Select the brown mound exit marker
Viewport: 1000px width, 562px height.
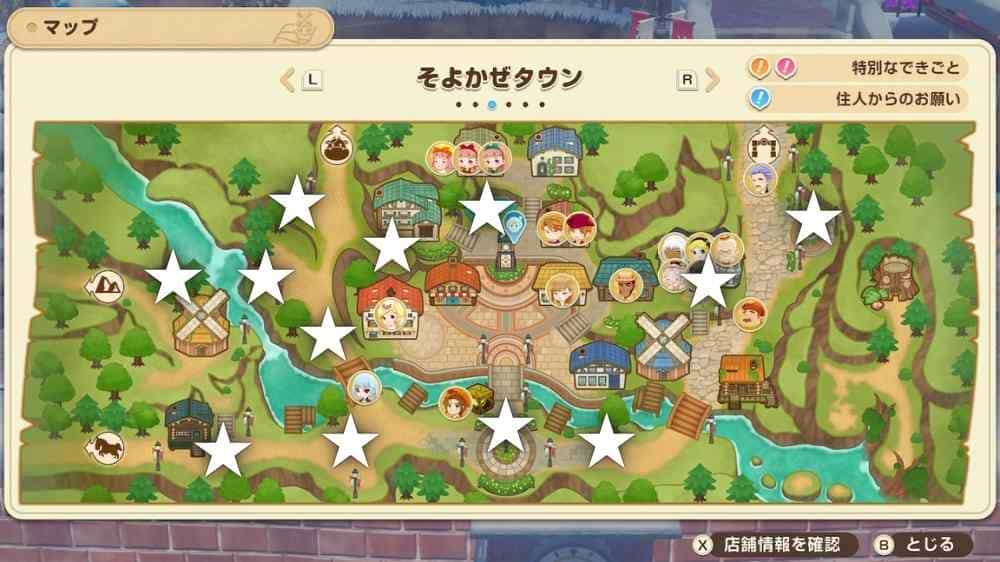coord(336,148)
